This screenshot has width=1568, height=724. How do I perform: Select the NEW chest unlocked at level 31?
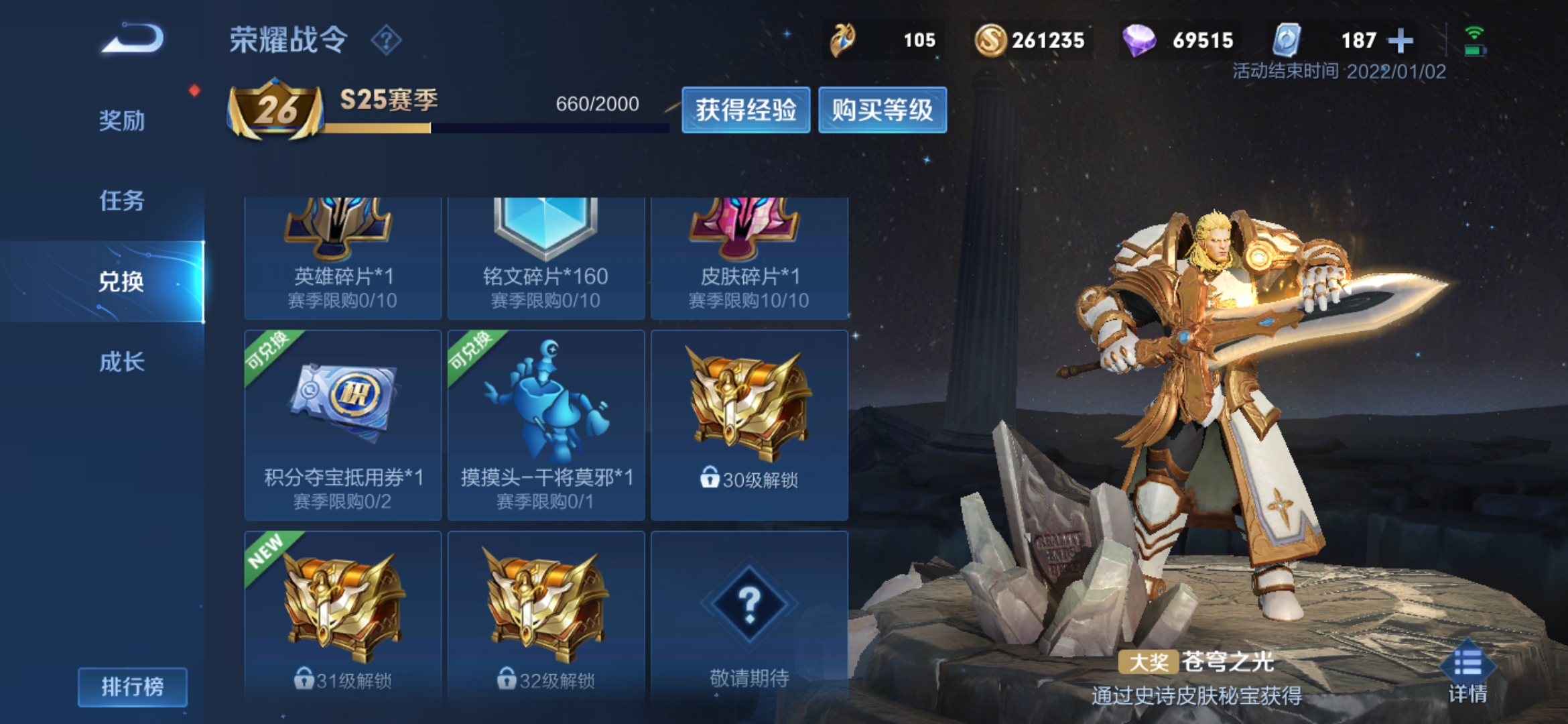[342, 617]
